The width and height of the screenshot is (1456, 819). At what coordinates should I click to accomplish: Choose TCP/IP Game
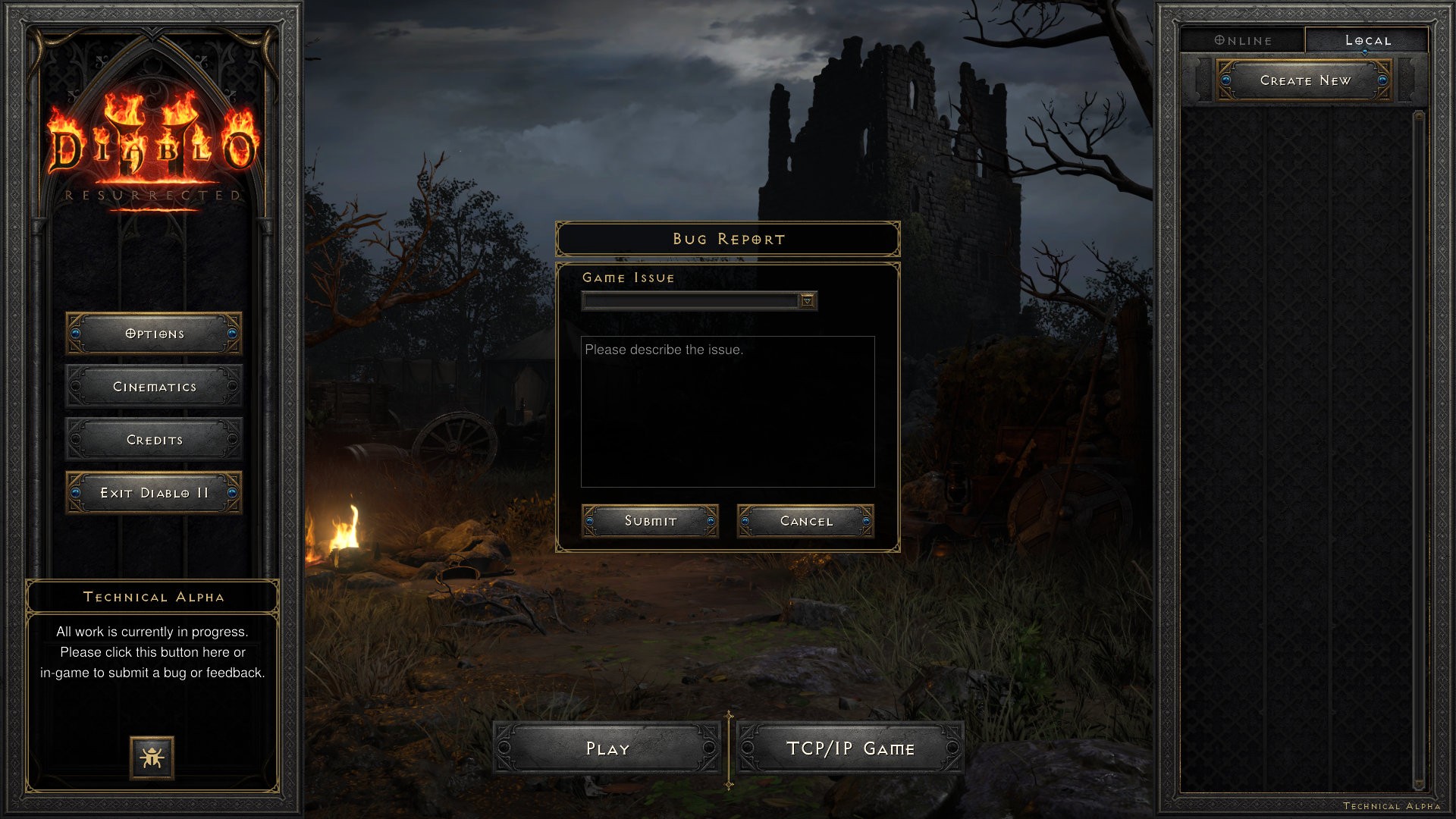point(850,748)
